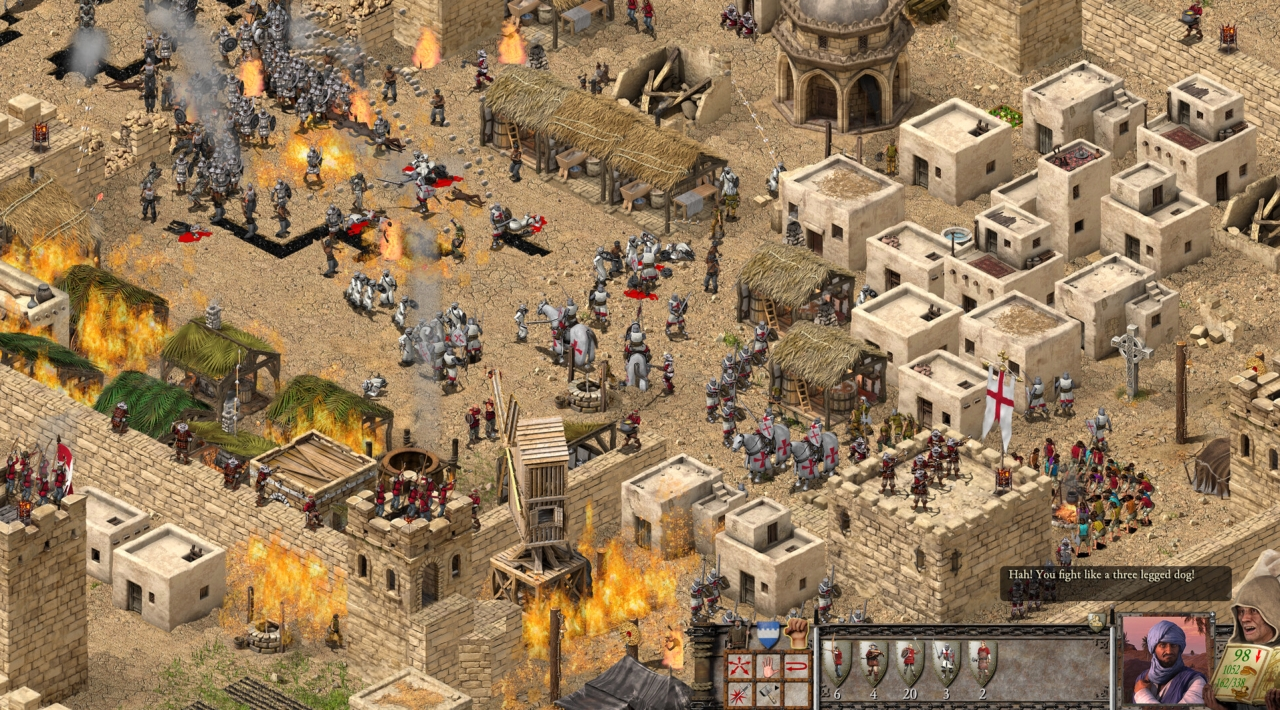Activate the disperse arrows command
The height and width of the screenshot is (710, 1280).
click(740, 667)
